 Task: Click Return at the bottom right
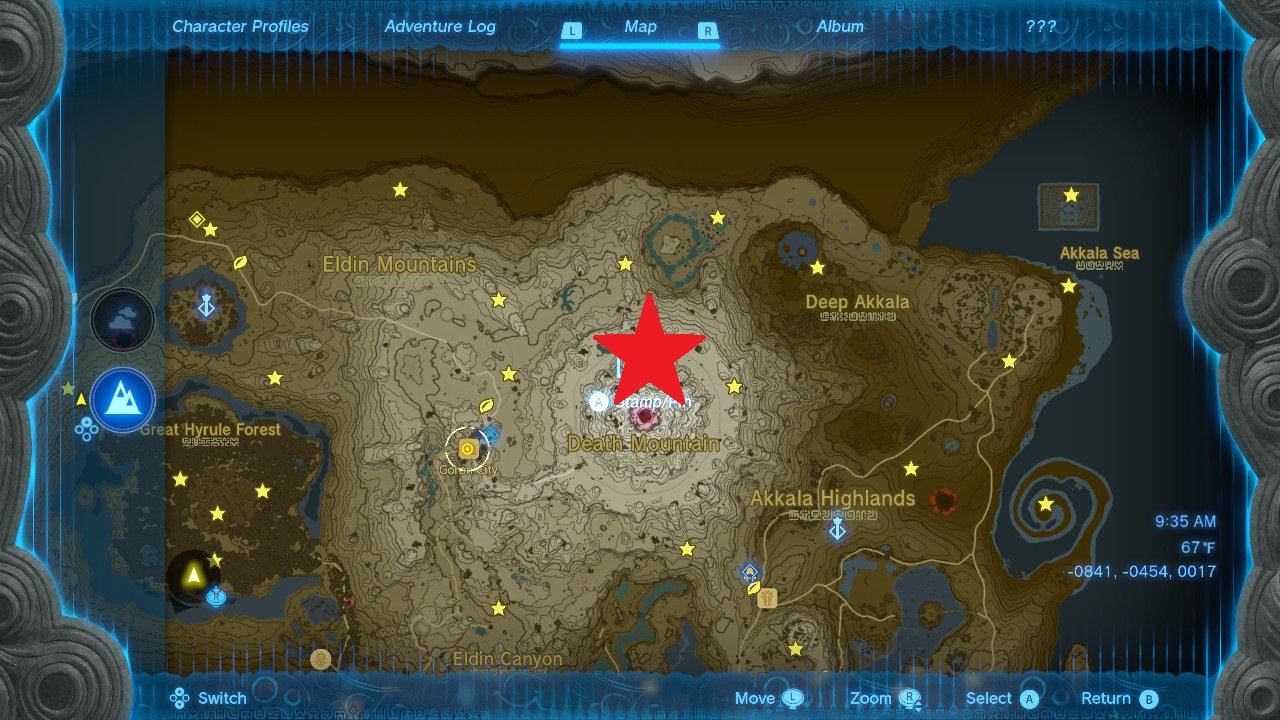pyautogui.click(x=1109, y=698)
